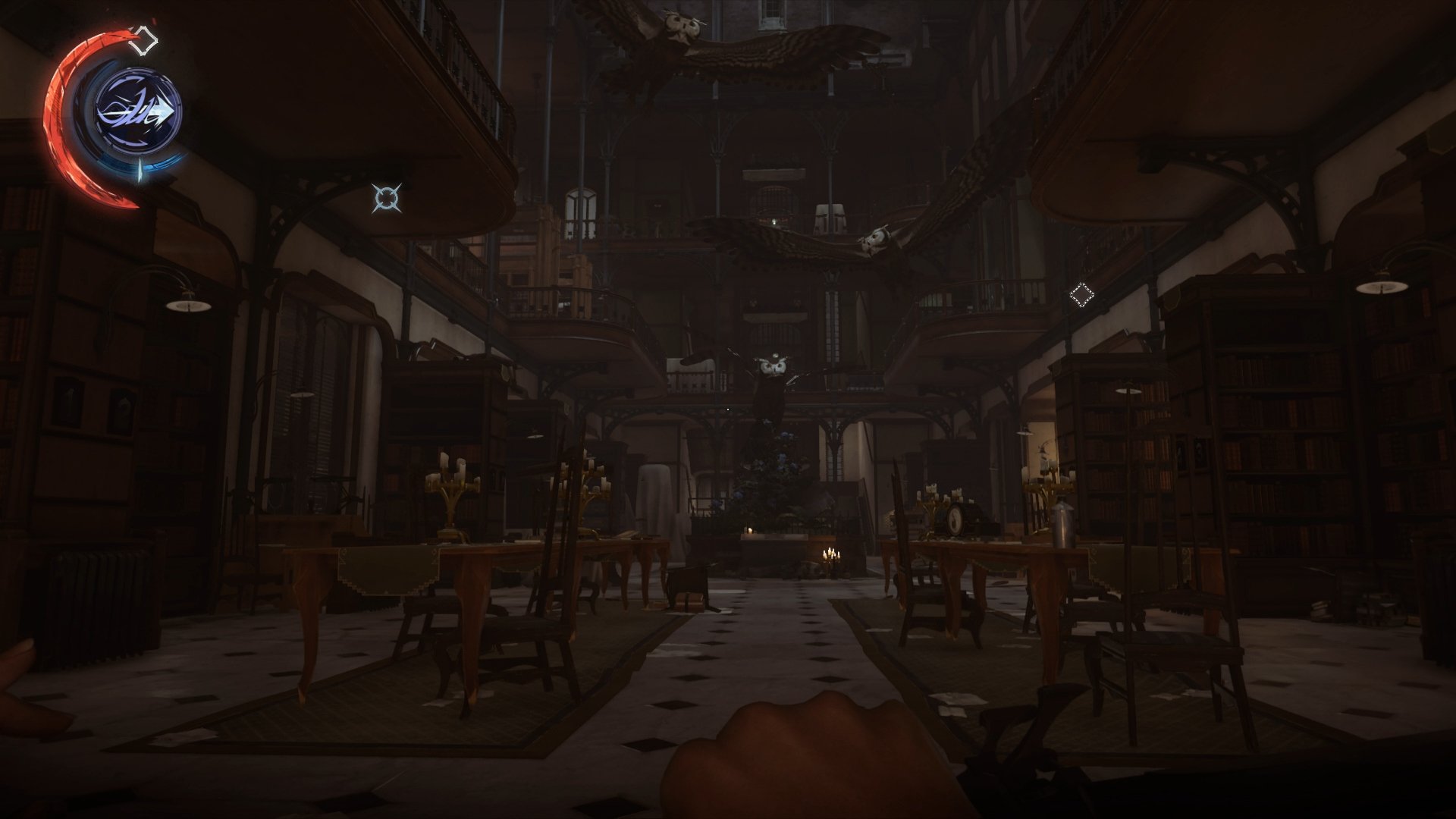1456x819 pixels.
Task: Click the arrow glyph inside the power wheel
Action: 162,110
